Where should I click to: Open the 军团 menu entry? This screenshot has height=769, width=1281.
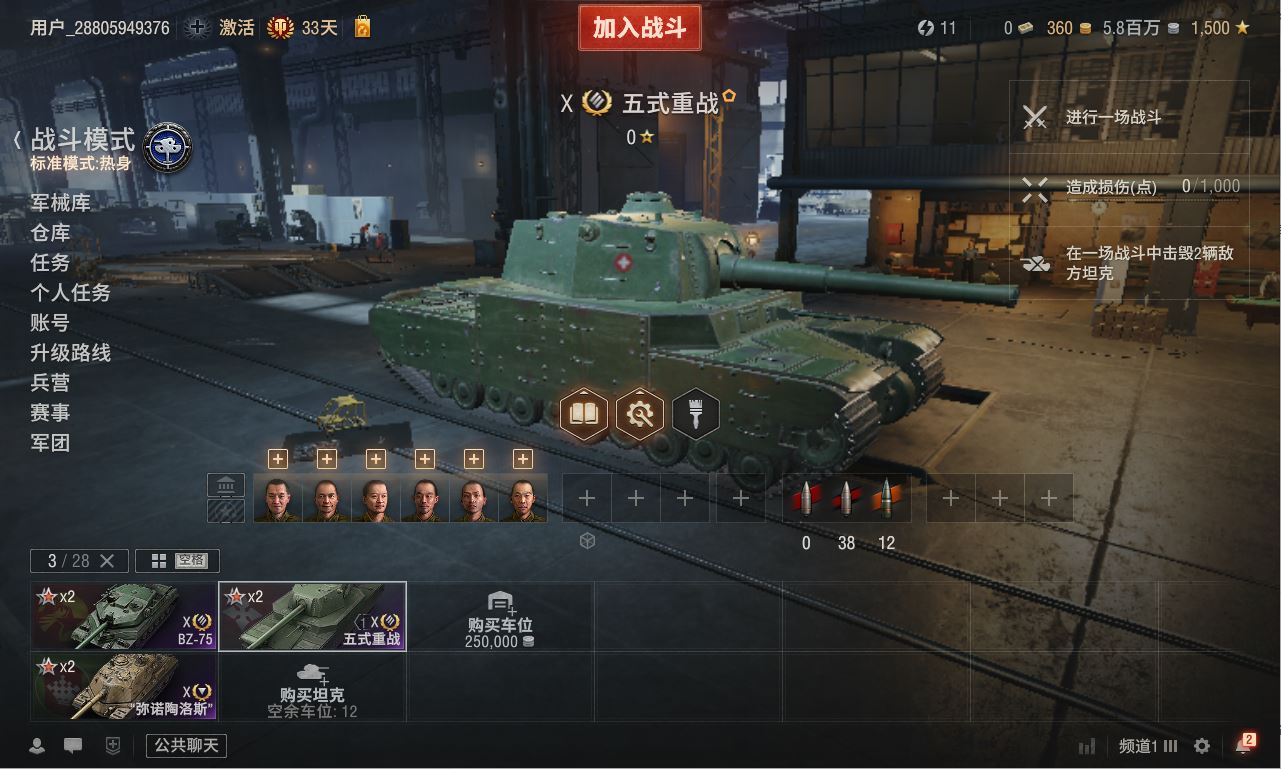pos(50,443)
